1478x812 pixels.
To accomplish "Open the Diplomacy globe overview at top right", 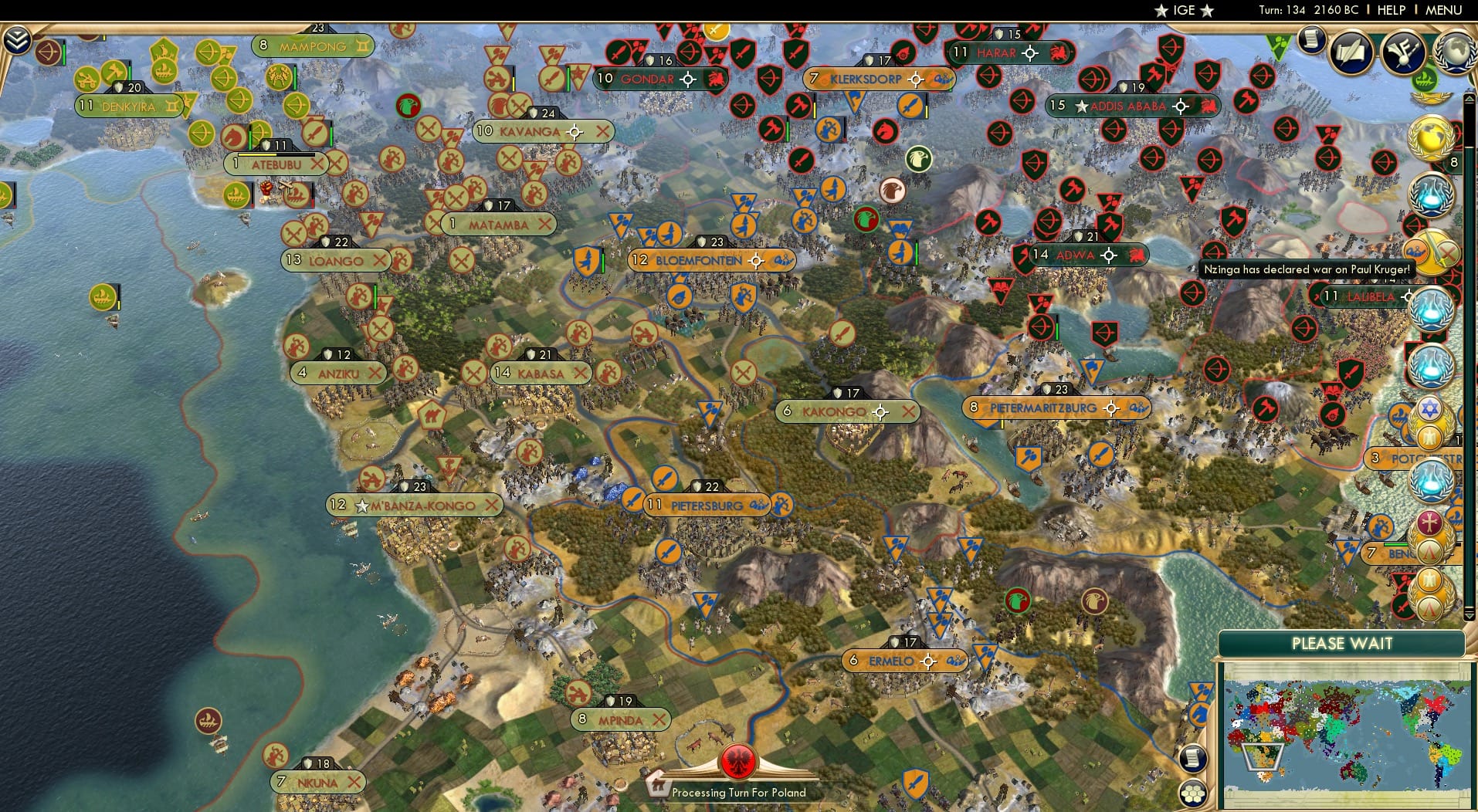I will pos(1453,49).
